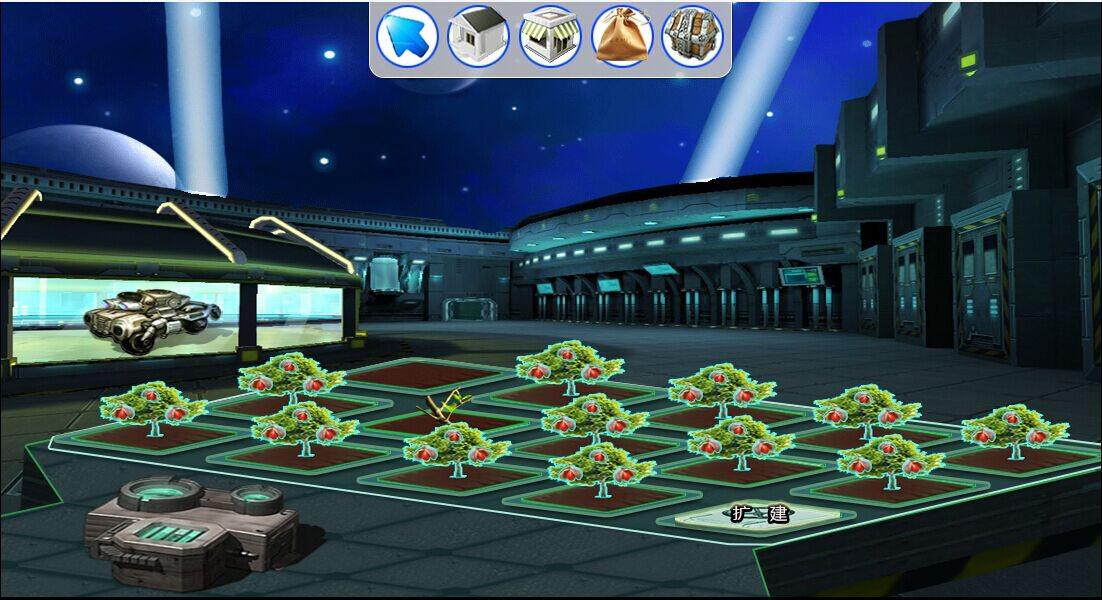
Task: Open the brown sack bag
Action: click(x=622, y=37)
